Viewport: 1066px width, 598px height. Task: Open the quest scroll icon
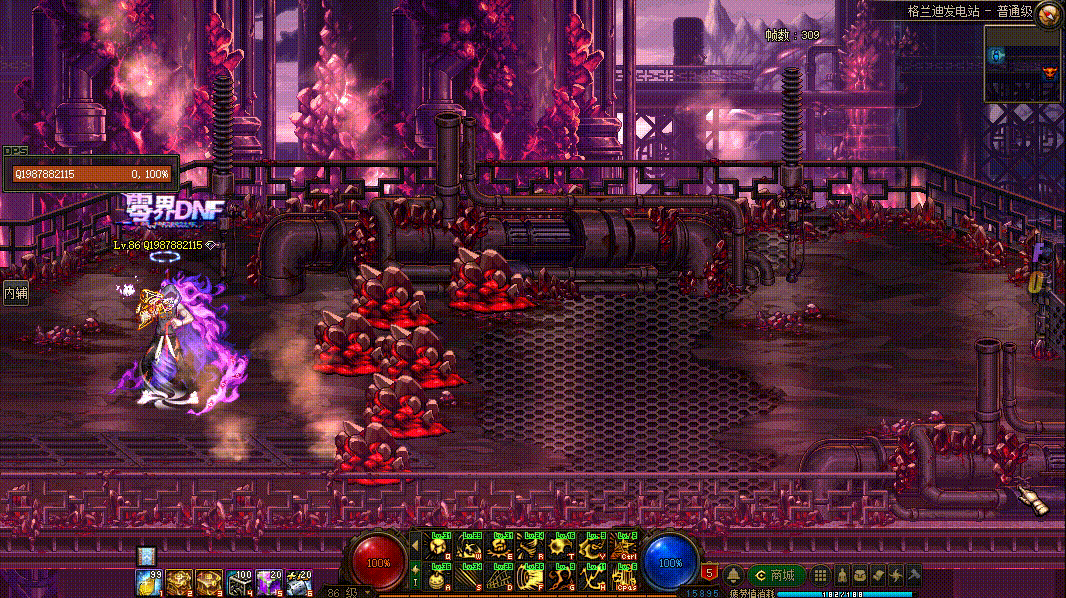tap(877, 575)
